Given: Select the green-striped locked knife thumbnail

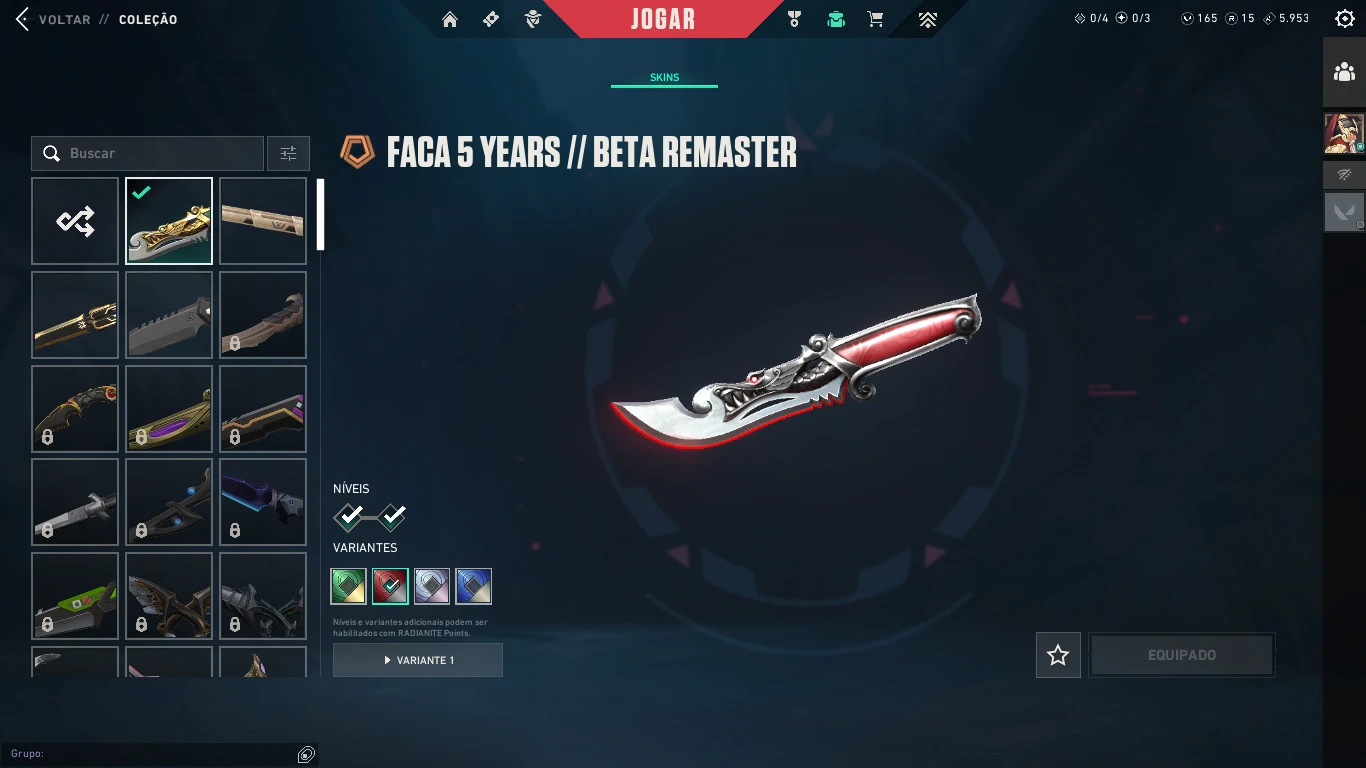Looking at the screenshot, I should pyautogui.click(x=75, y=596).
